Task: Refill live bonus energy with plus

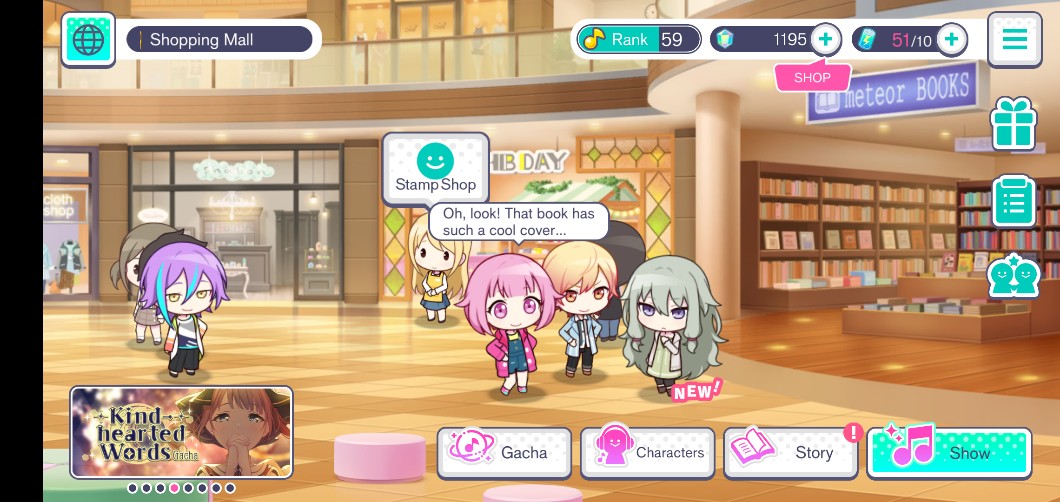Action: tap(951, 40)
